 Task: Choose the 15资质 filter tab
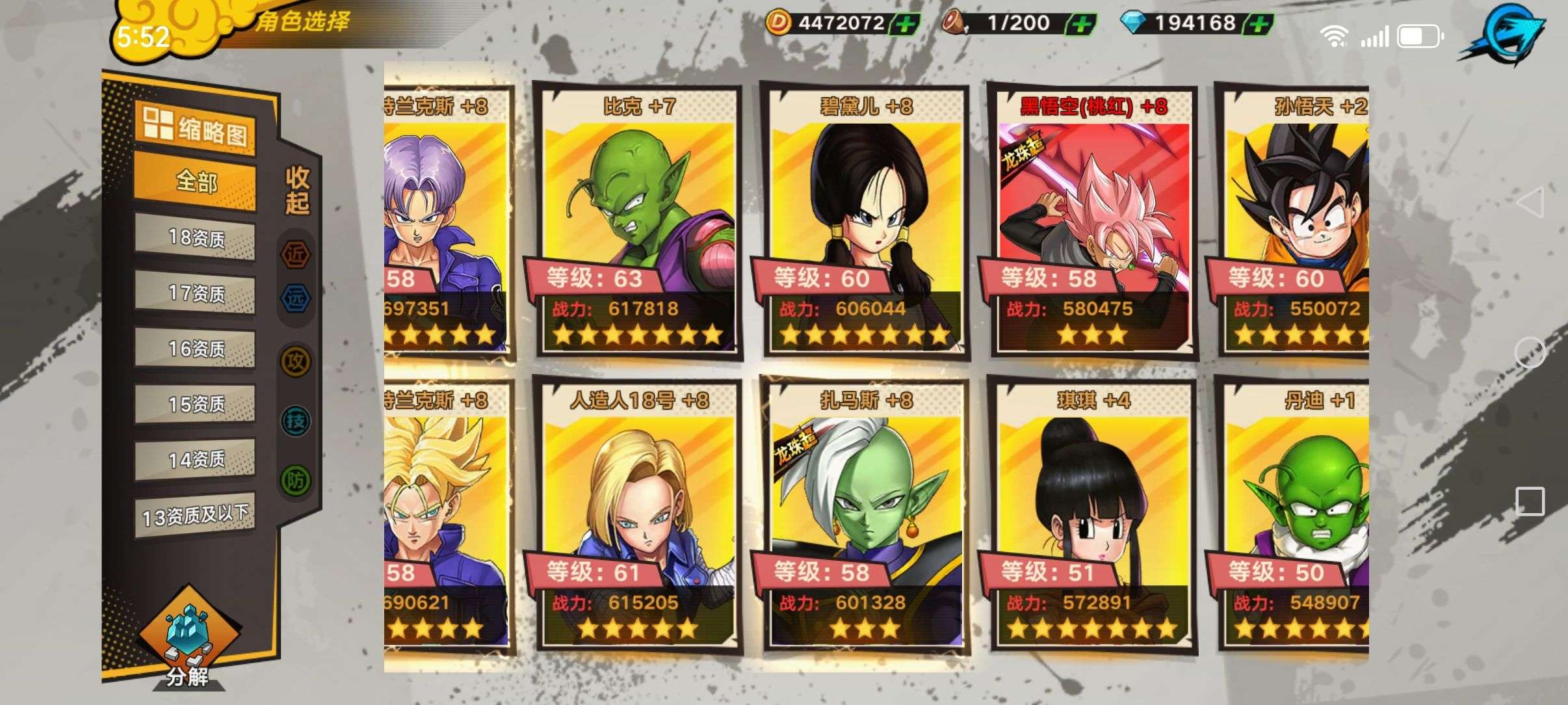click(195, 405)
